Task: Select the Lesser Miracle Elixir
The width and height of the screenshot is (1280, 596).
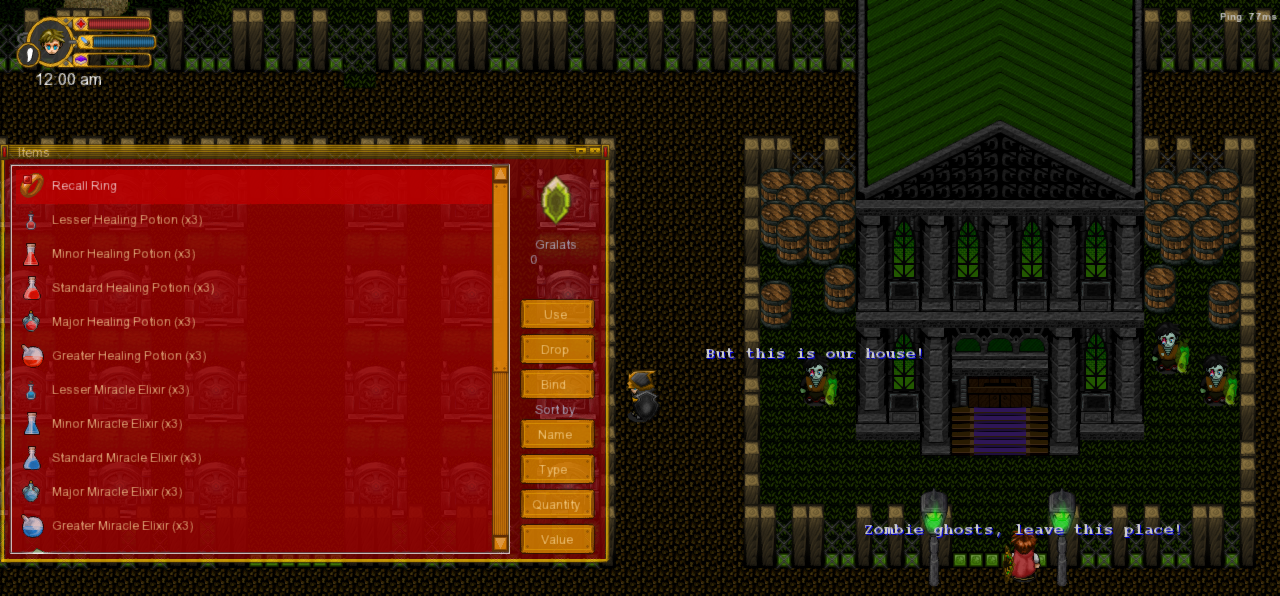Action: pos(120,390)
